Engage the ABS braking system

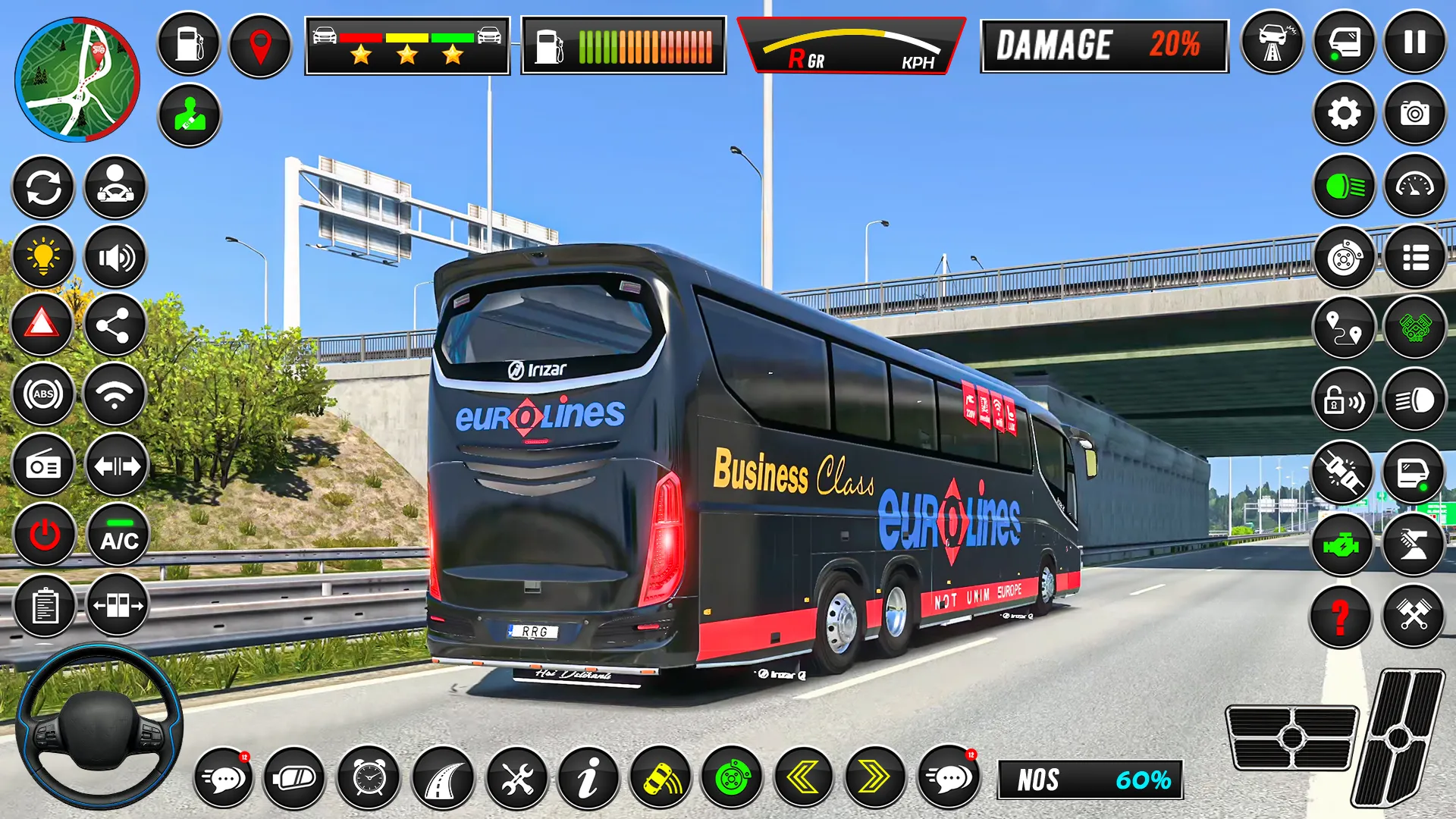tap(42, 394)
